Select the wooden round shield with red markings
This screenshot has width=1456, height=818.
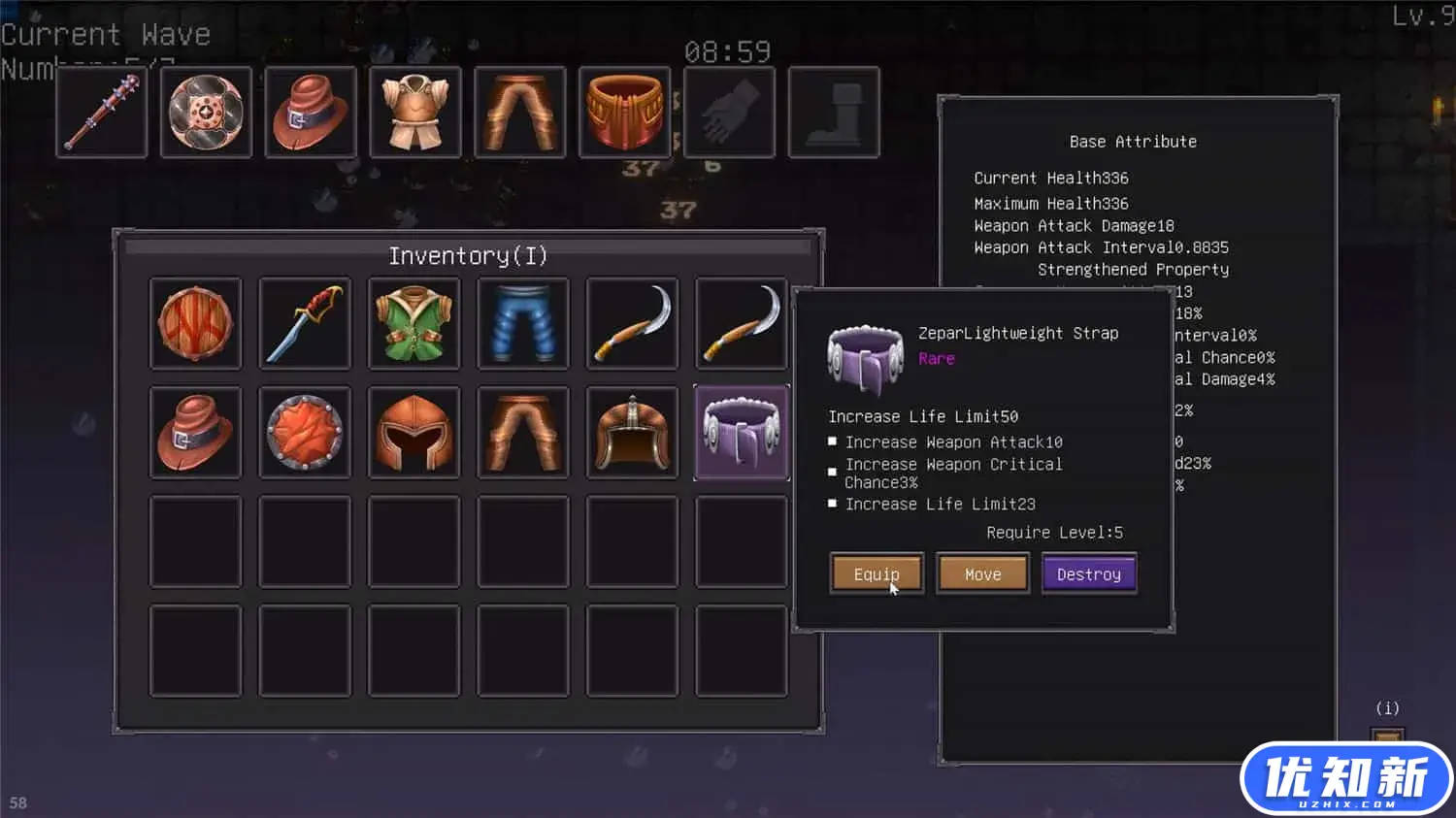coord(195,323)
